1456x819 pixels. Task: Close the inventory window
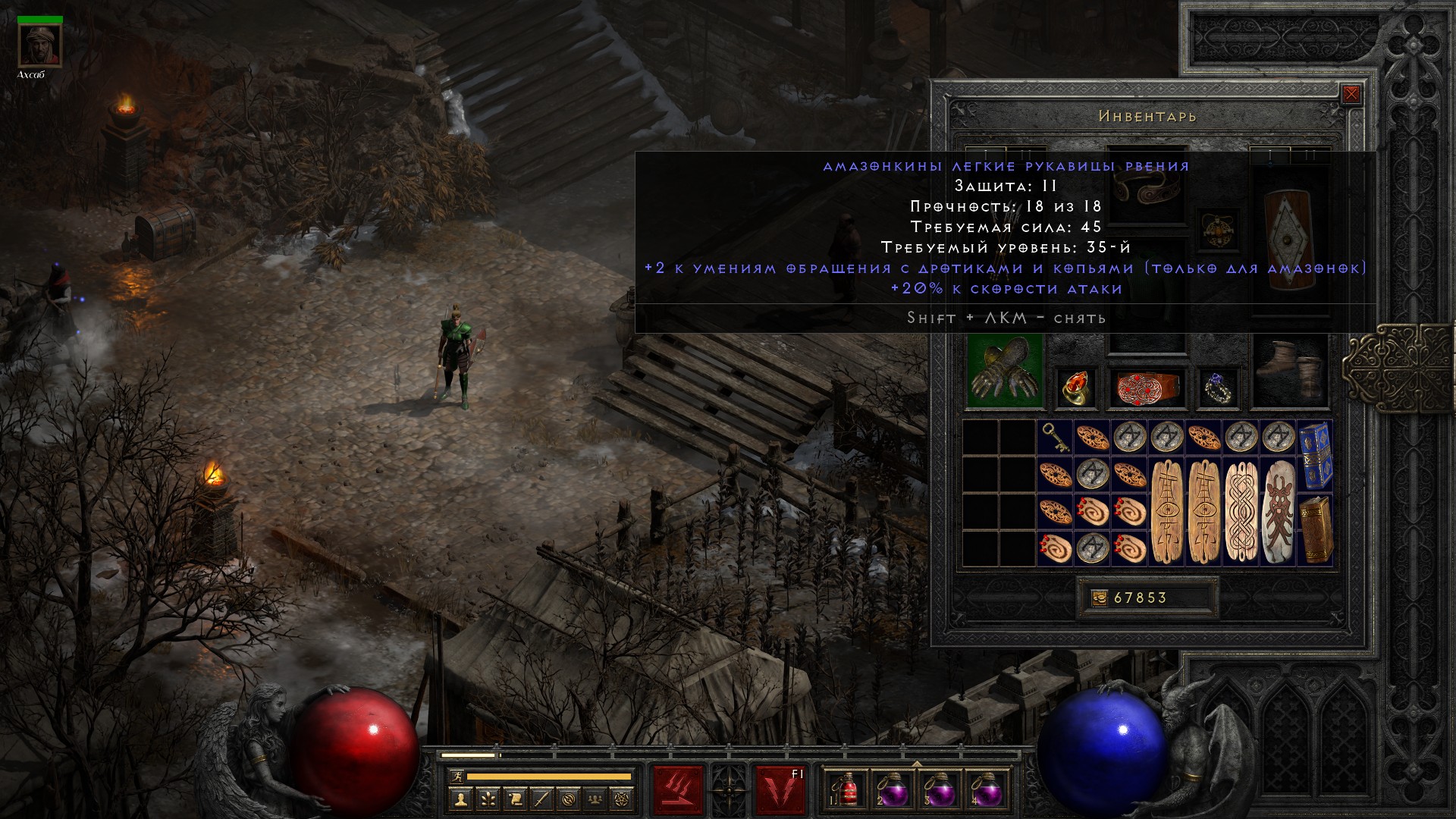pyautogui.click(x=1351, y=94)
